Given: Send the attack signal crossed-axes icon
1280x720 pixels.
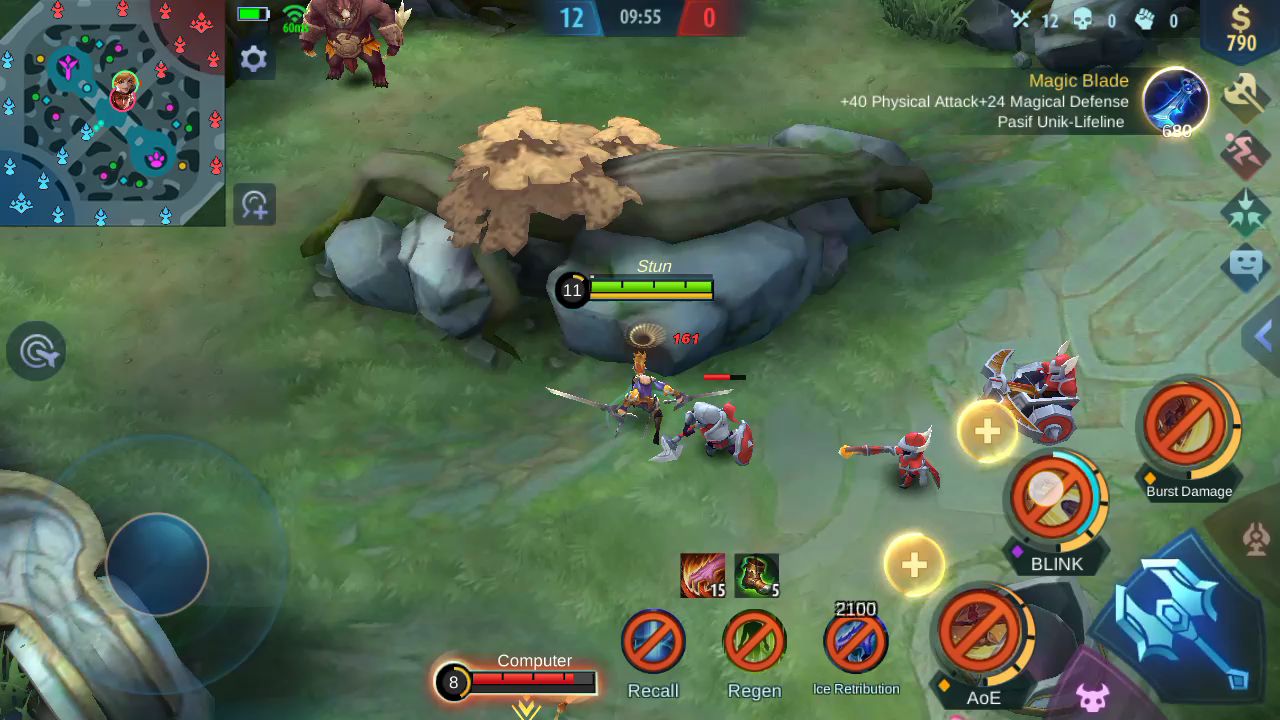Looking at the screenshot, I should click(x=1246, y=95).
